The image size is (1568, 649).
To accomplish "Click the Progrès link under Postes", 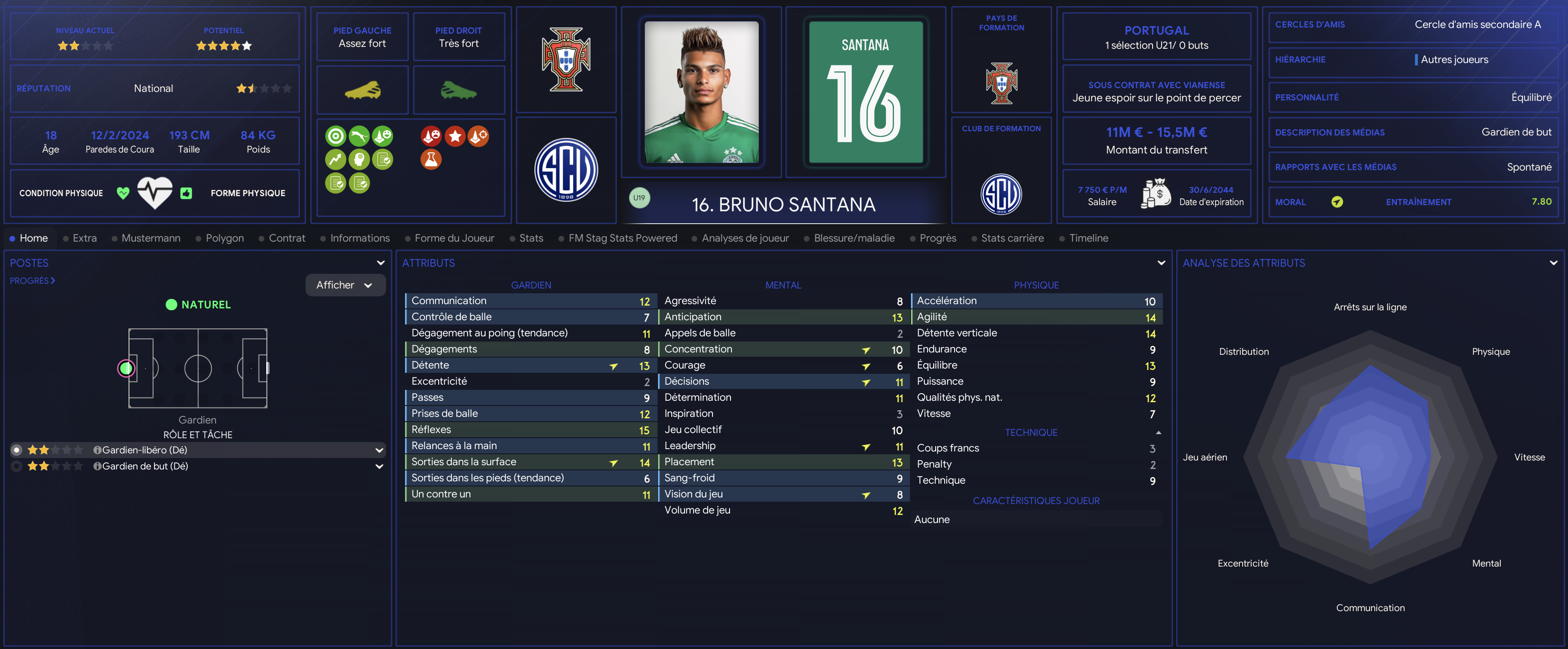I will (32, 280).
